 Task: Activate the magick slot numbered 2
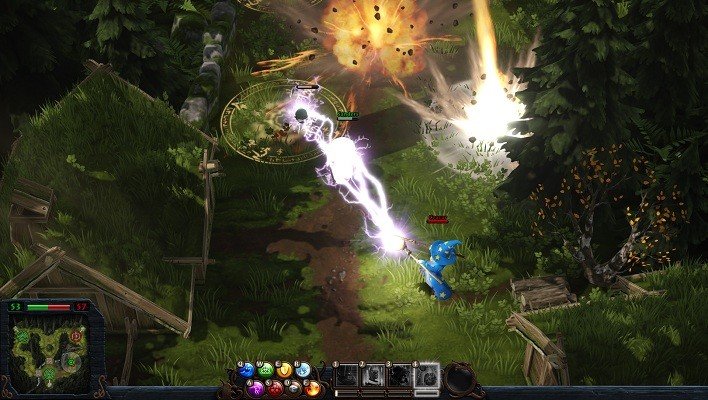click(373, 376)
